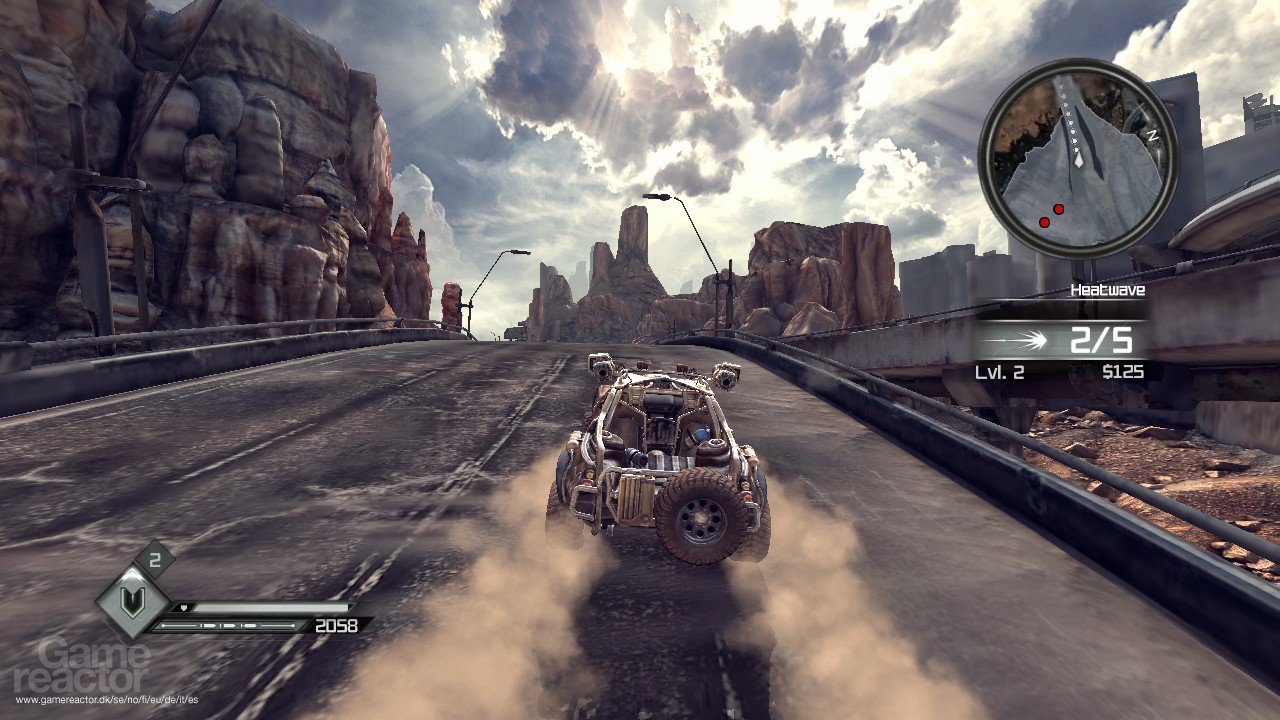The height and width of the screenshot is (720, 1280).
Task: Click the $125 money display
Action: tap(1123, 370)
